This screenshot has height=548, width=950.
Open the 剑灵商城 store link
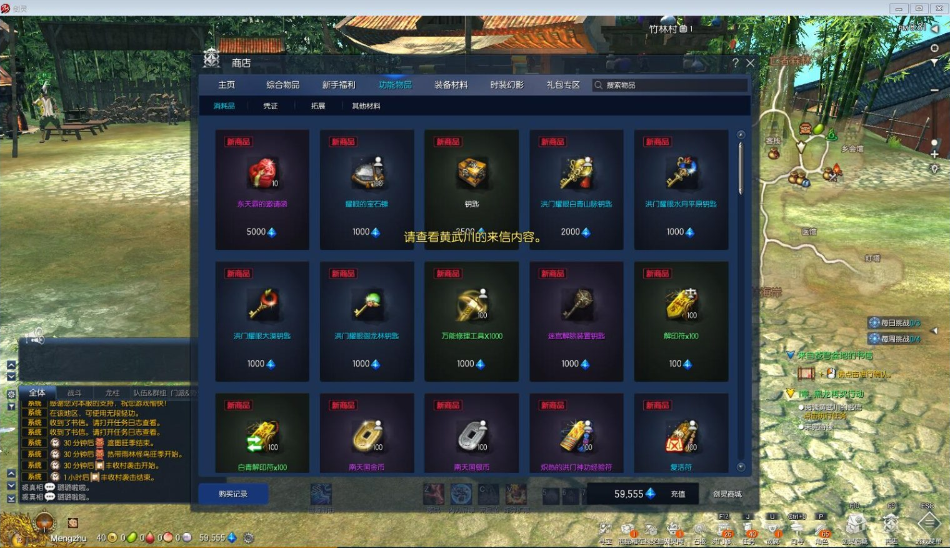(x=727, y=493)
